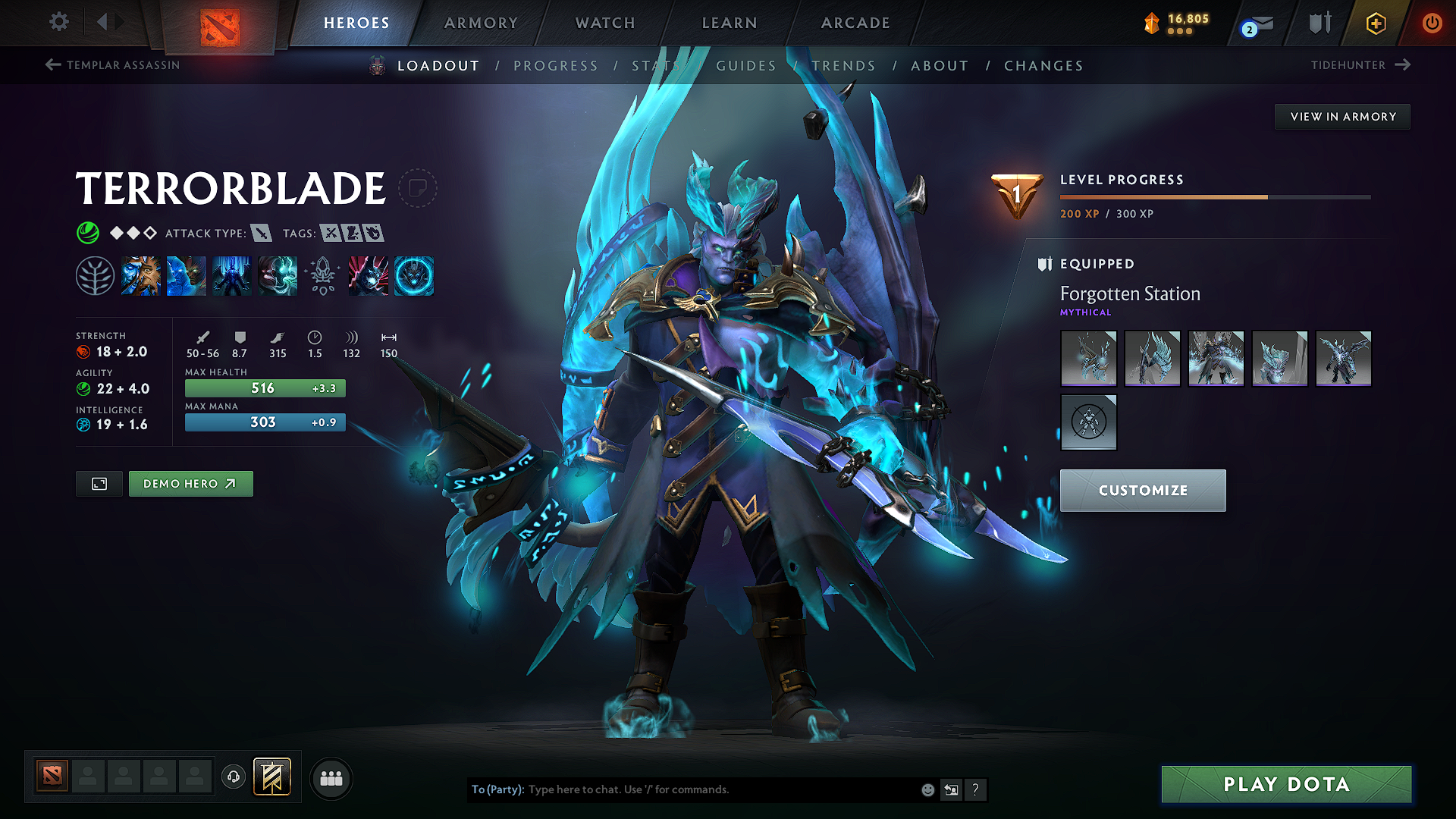Click the VIEW IN ARMORY button
Screen dimensions: 1456x819
click(x=1342, y=116)
